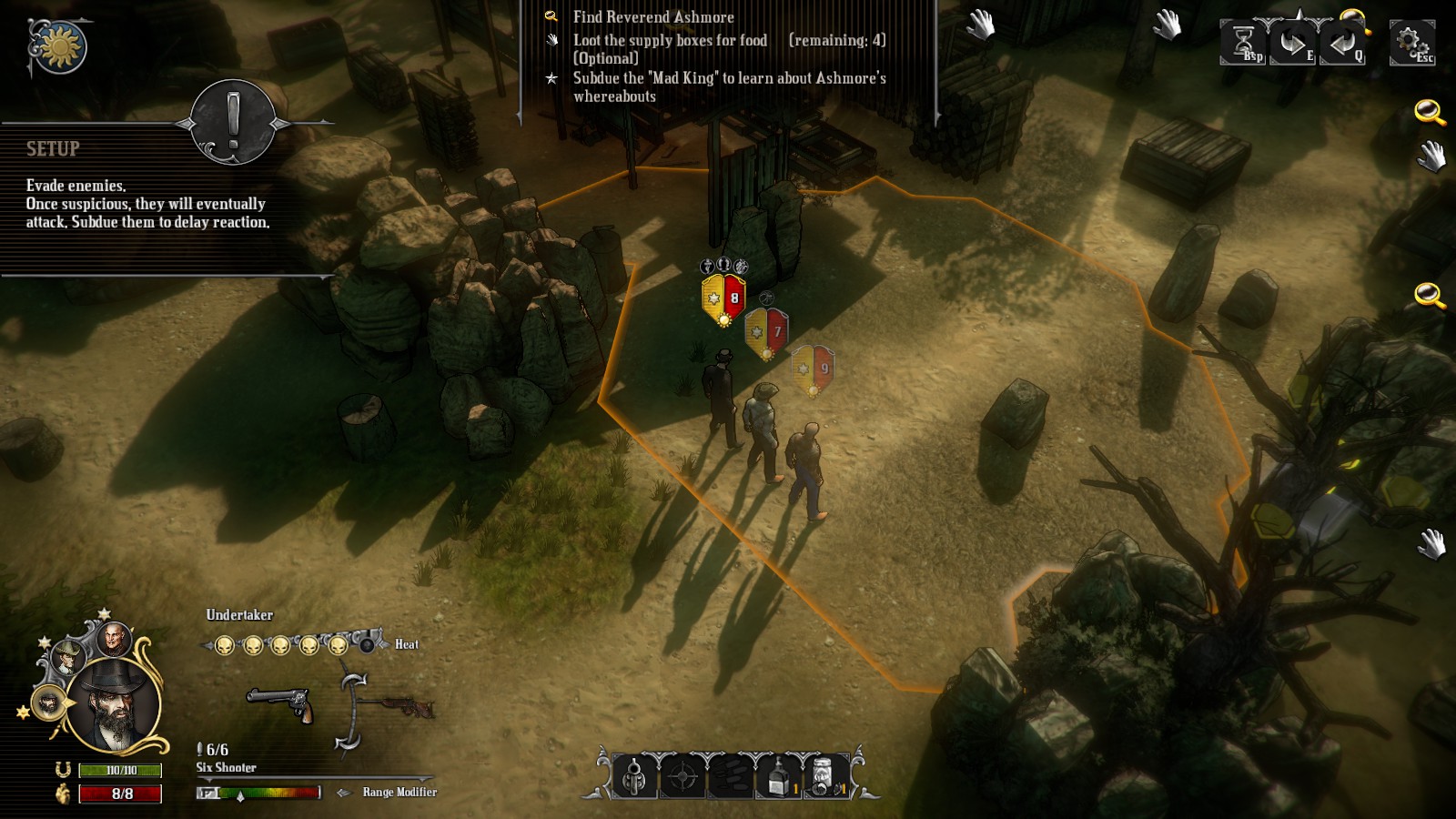
Task: Select the small bearded character portrait
Action: pyautogui.click(x=48, y=703)
